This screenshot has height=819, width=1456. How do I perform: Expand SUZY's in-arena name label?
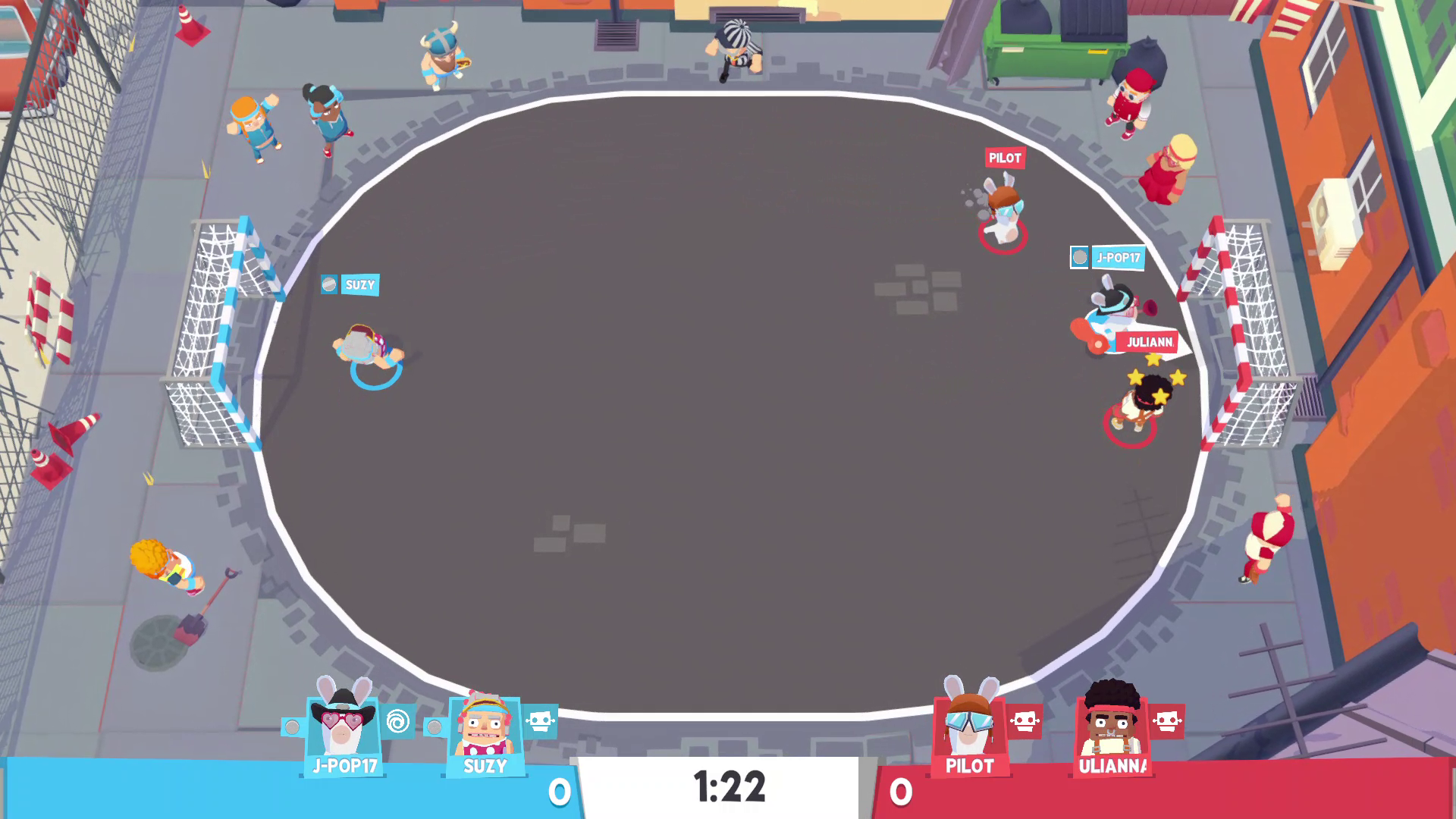tap(360, 285)
